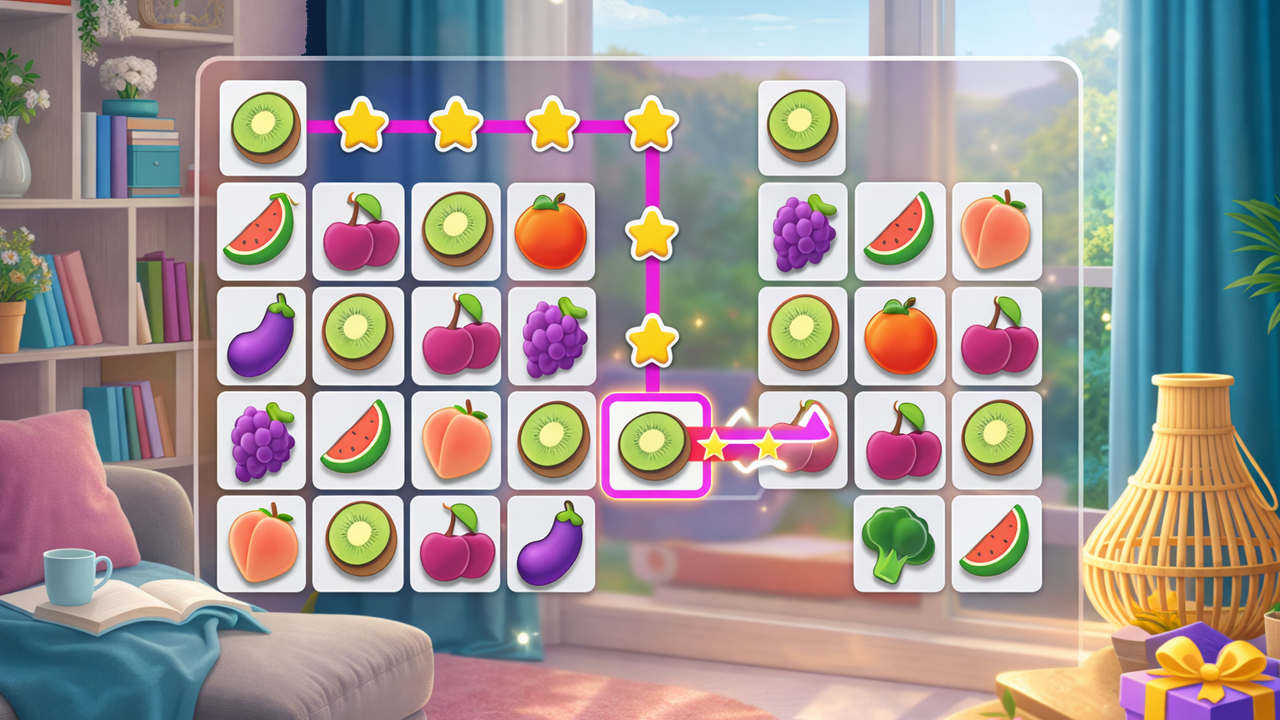Image resolution: width=1280 pixels, height=720 pixels.
Task: Select the orange tile between kiwi and cherries
Action: point(899,336)
